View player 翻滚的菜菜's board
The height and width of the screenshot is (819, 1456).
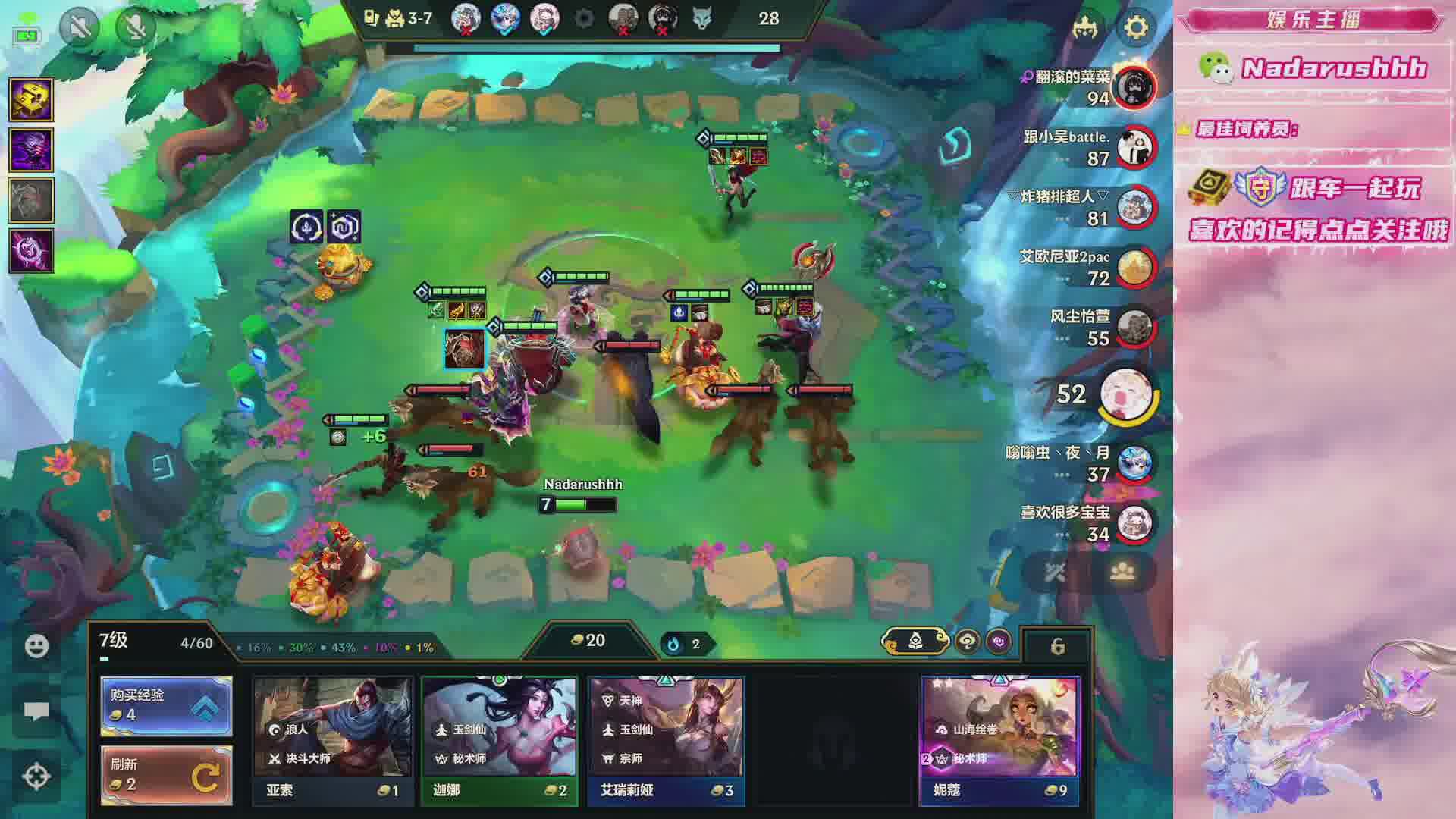coord(1134,86)
